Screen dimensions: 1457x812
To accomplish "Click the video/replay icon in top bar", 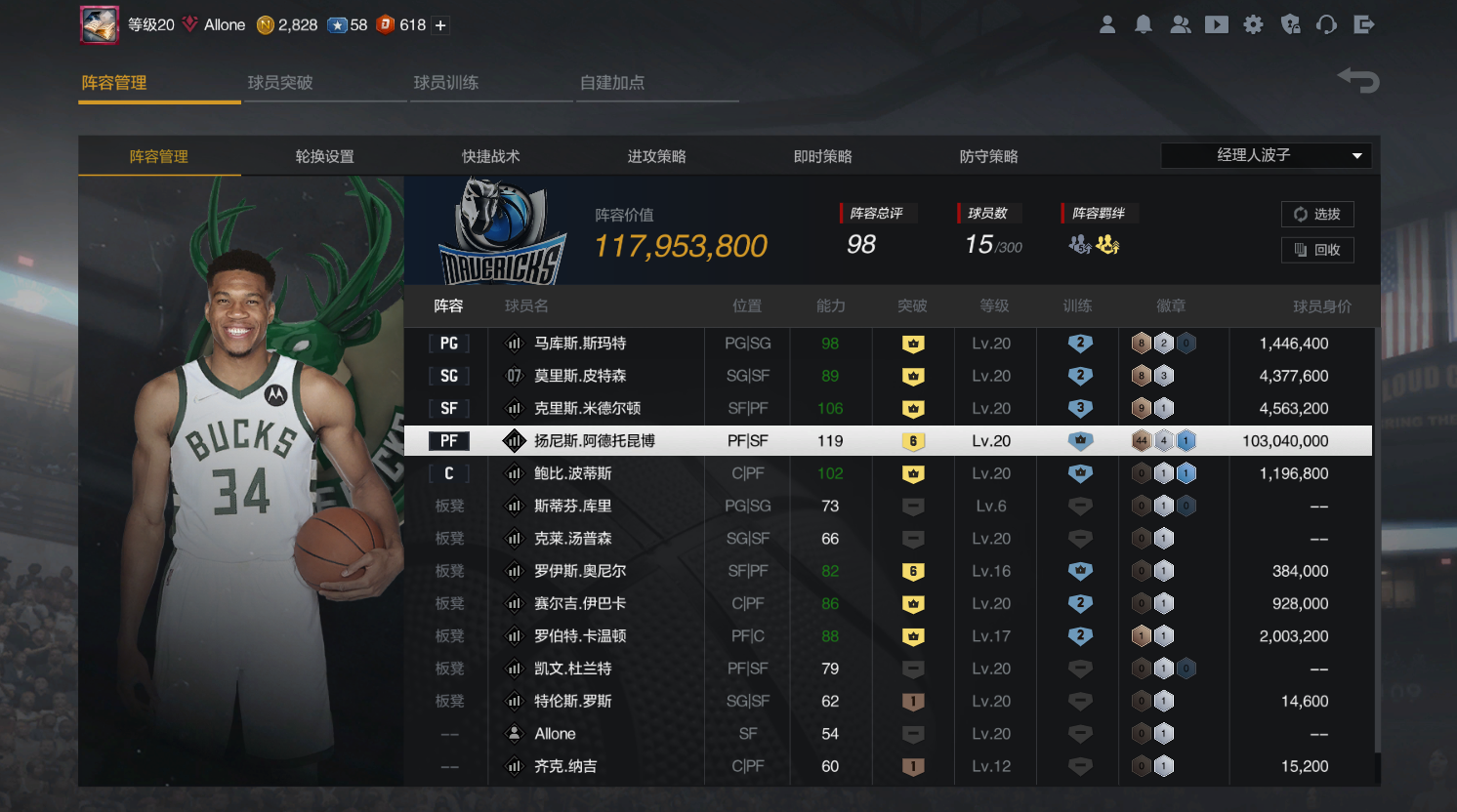I will [x=1217, y=24].
